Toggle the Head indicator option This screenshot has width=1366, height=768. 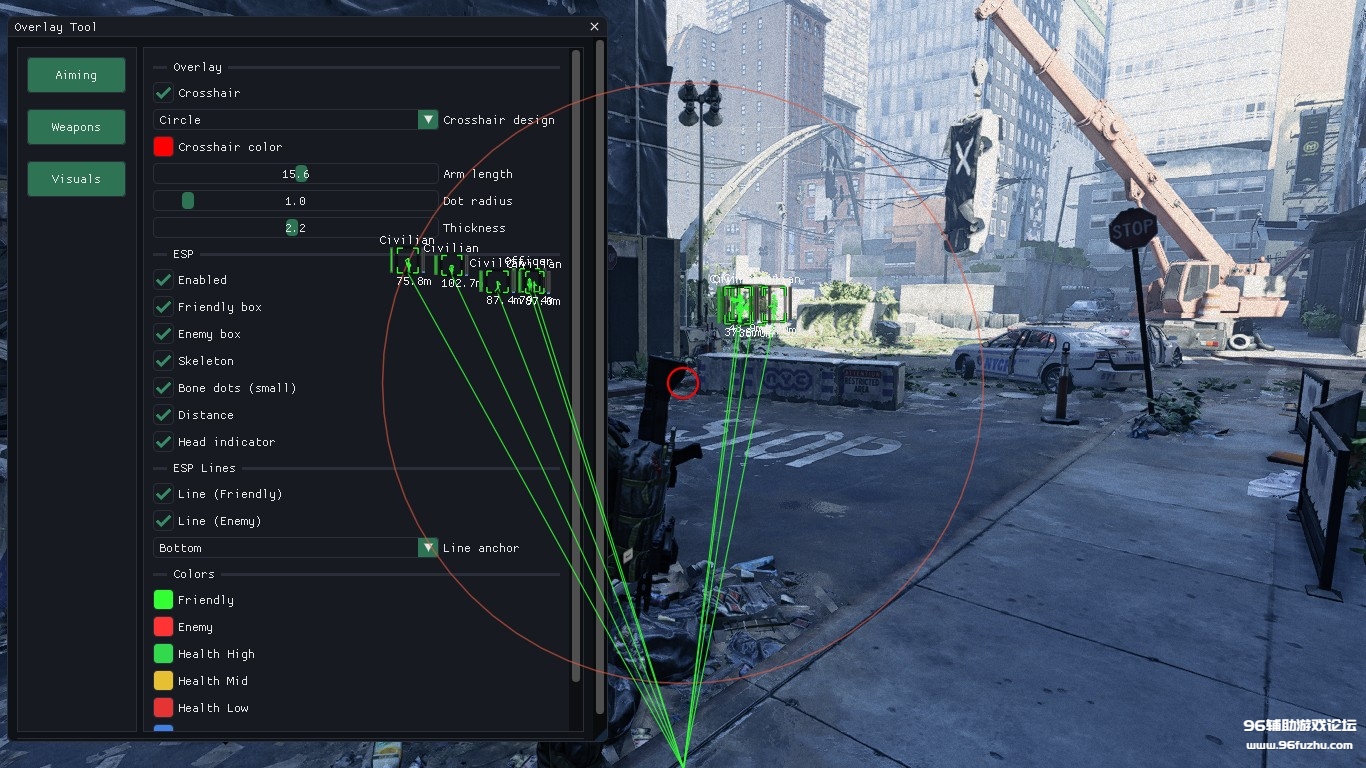click(x=163, y=442)
